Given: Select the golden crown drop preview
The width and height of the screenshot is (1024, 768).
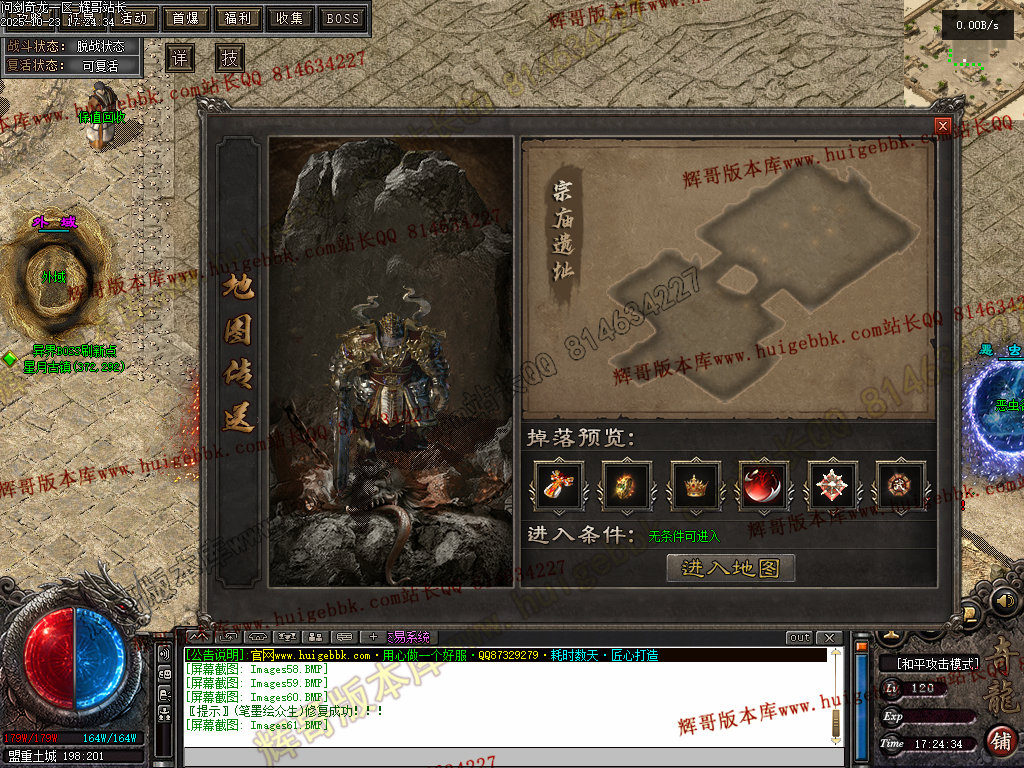Looking at the screenshot, I should coord(695,487).
